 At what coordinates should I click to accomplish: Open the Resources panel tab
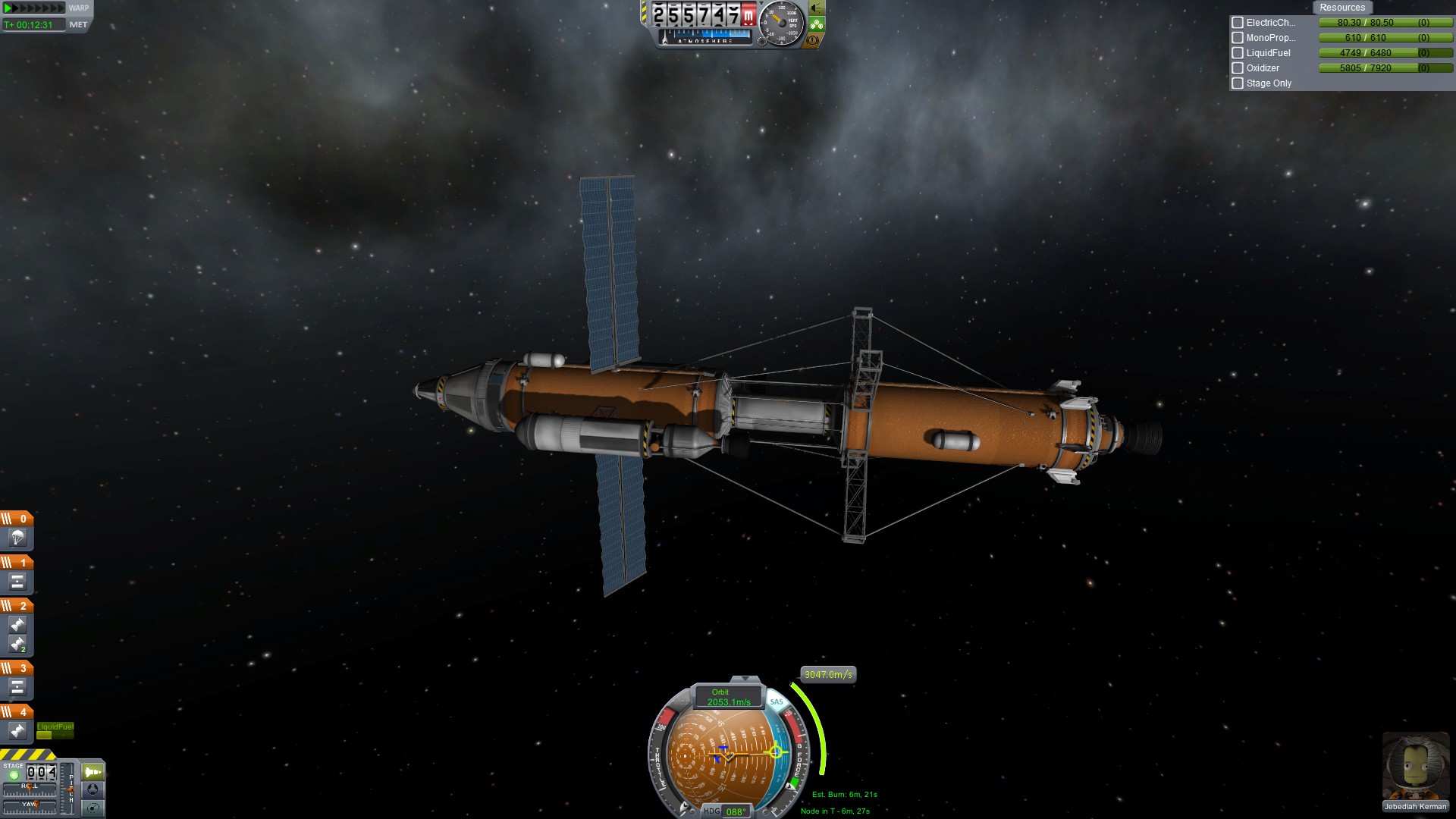[1341, 8]
